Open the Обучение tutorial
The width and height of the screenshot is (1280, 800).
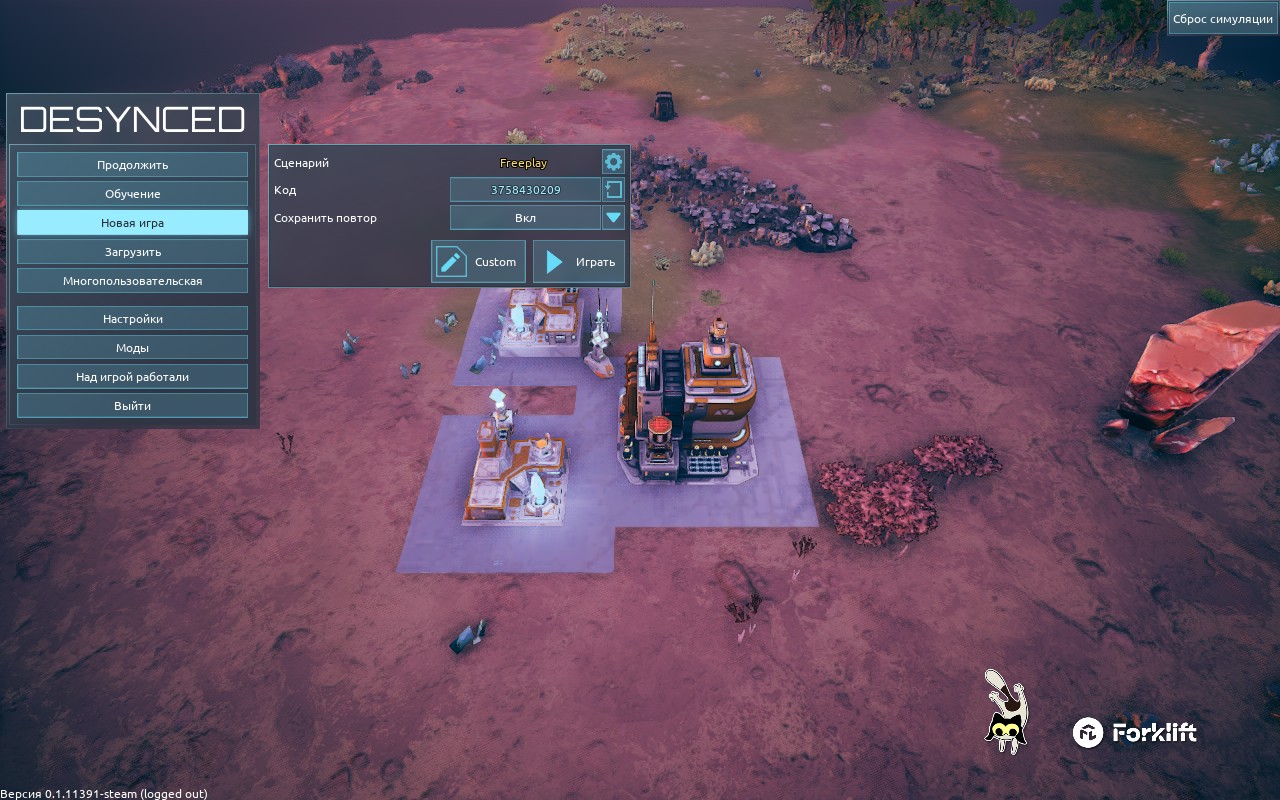click(x=132, y=194)
